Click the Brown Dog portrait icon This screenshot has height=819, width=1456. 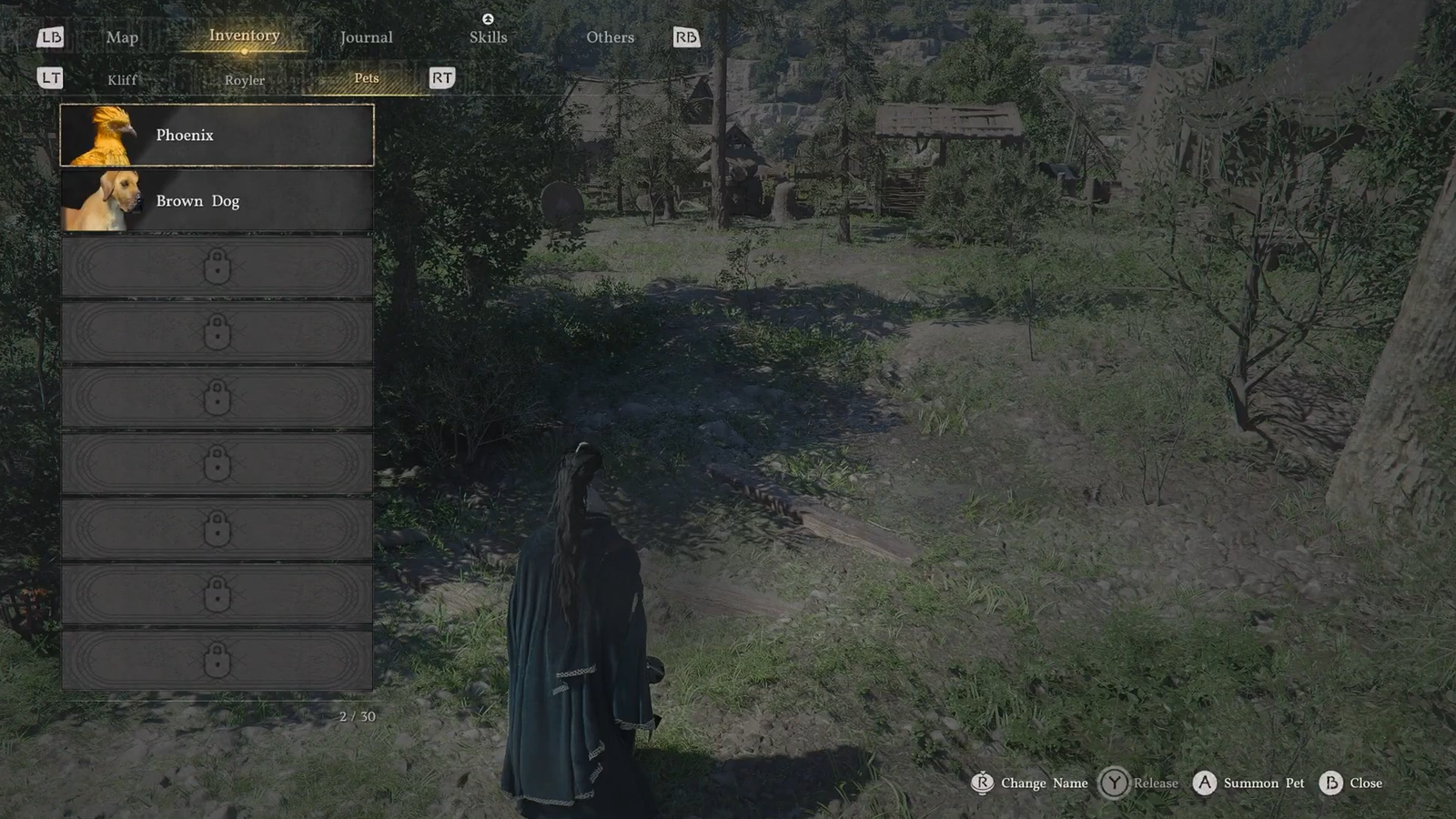pyautogui.click(x=103, y=200)
